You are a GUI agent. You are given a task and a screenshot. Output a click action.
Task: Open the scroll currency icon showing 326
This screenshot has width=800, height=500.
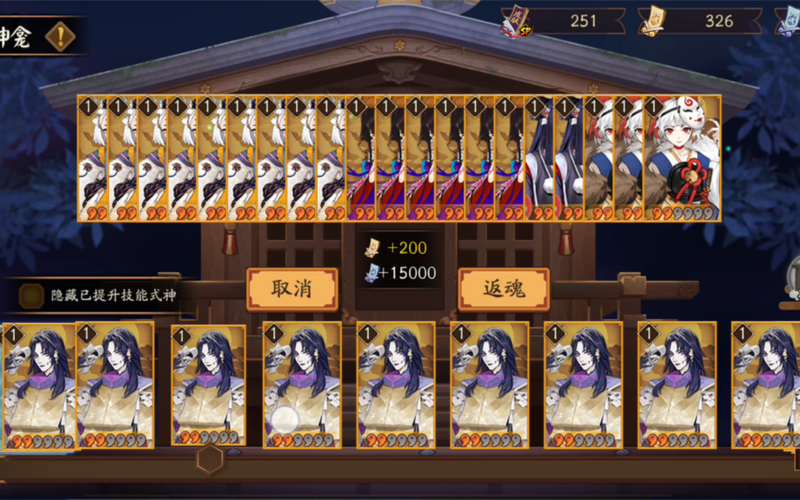(x=652, y=20)
